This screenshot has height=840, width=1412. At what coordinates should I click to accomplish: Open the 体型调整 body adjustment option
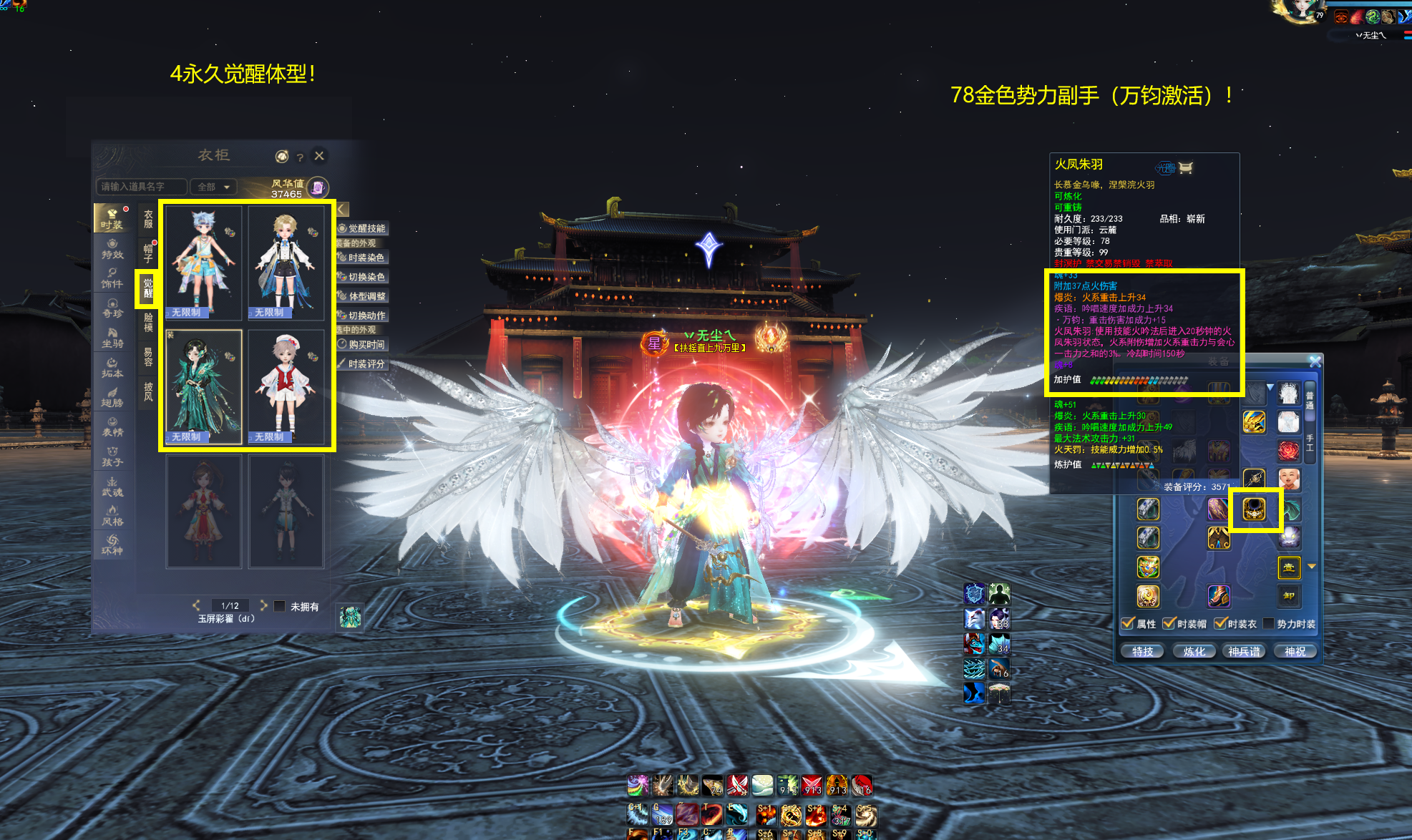(362, 296)
